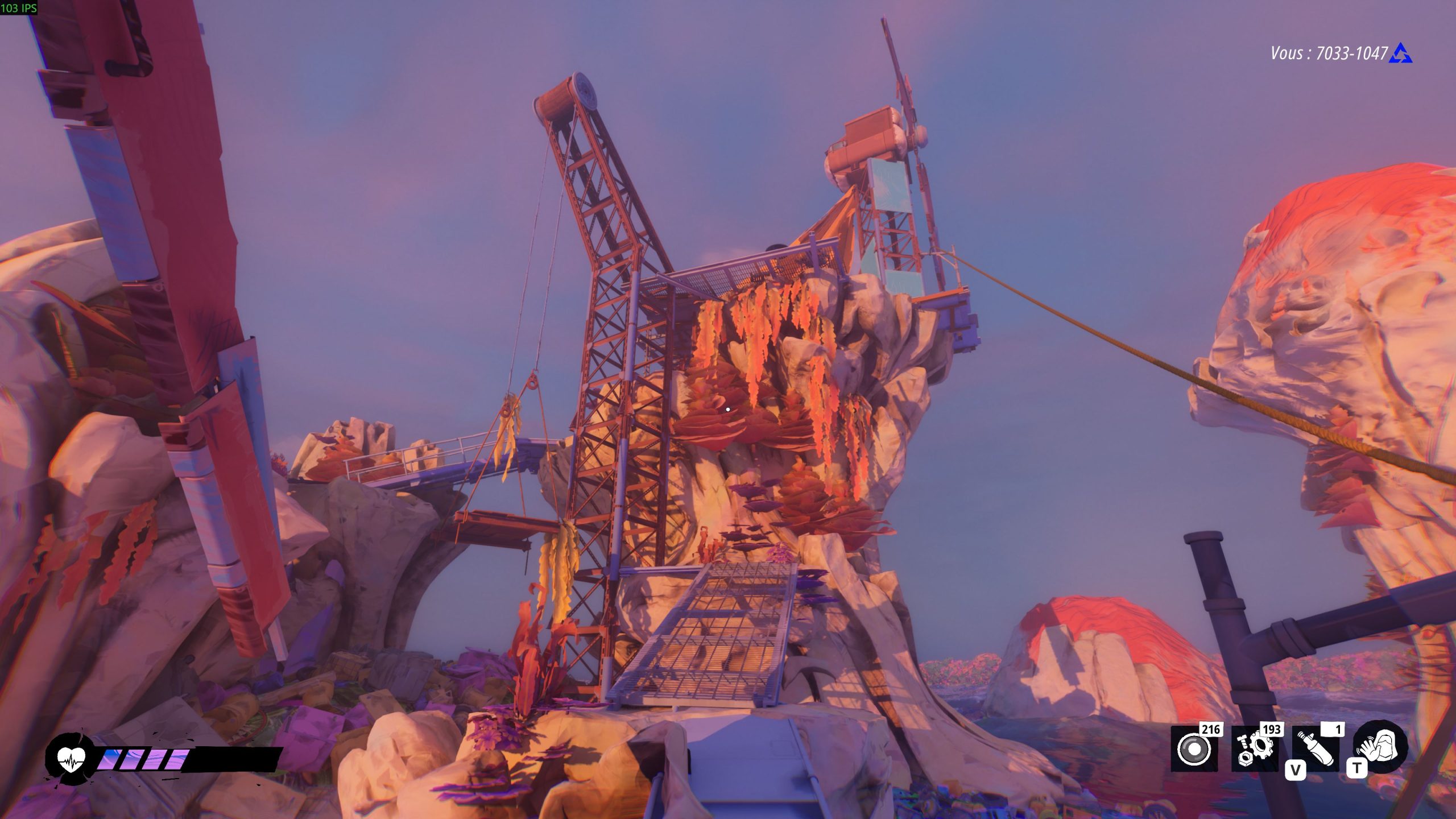Open the waving hand emote icon
The height and width of the screenshot is (819, 1456).
coord(1380,747)
